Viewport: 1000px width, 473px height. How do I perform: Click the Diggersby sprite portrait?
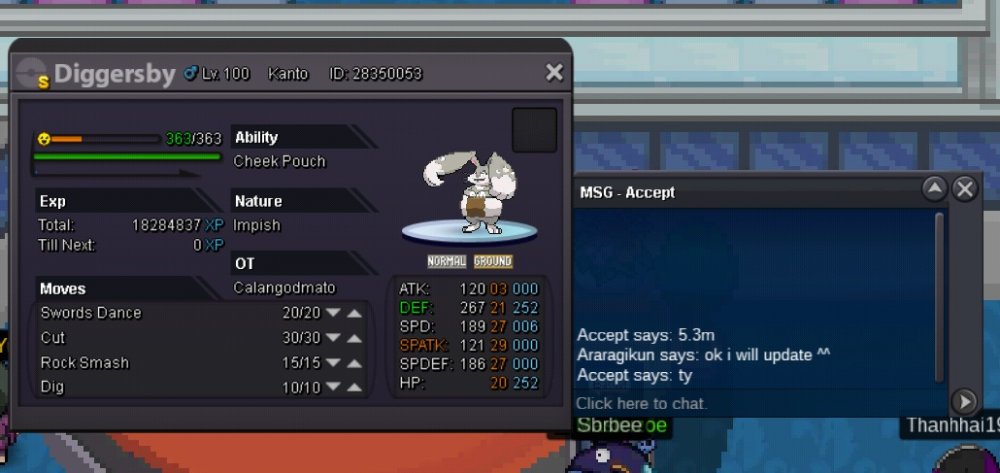[468, 195]
